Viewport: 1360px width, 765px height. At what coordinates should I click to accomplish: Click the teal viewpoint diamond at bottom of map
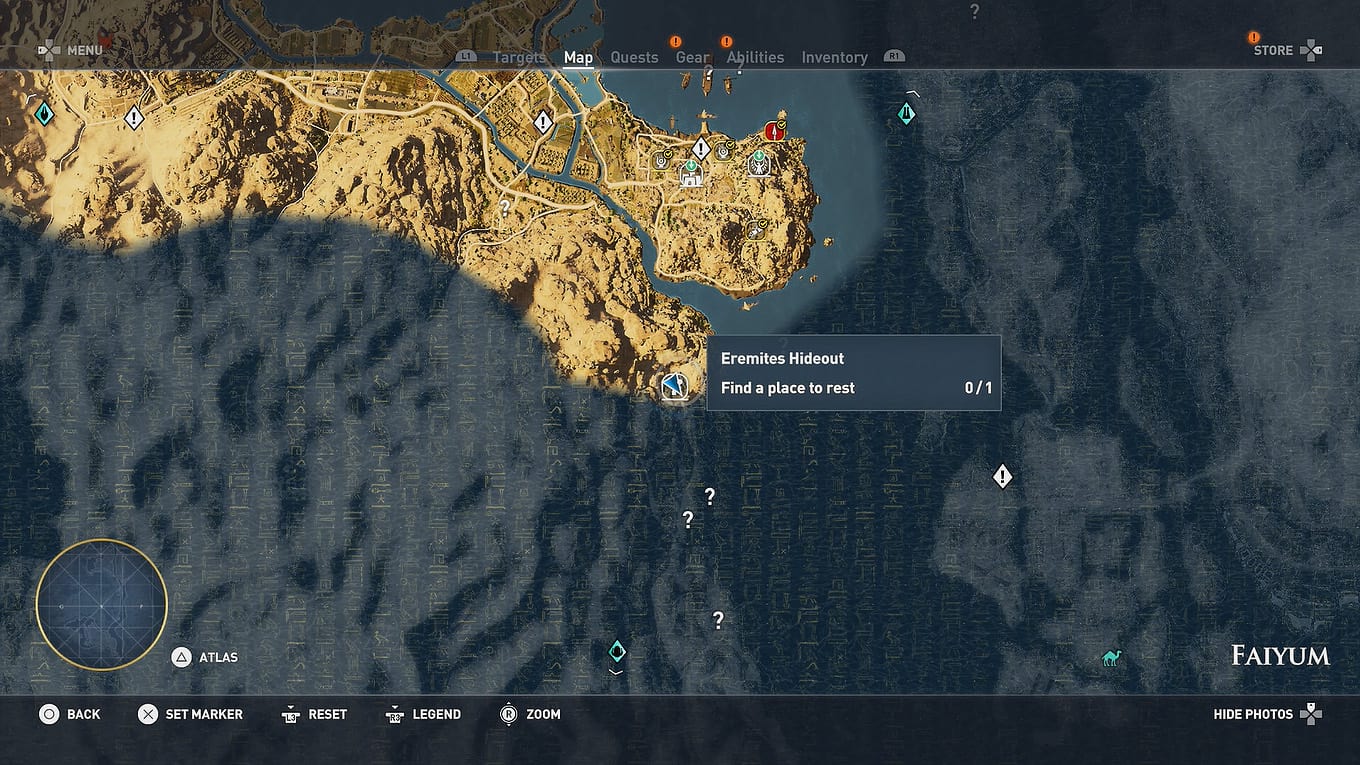617,651
